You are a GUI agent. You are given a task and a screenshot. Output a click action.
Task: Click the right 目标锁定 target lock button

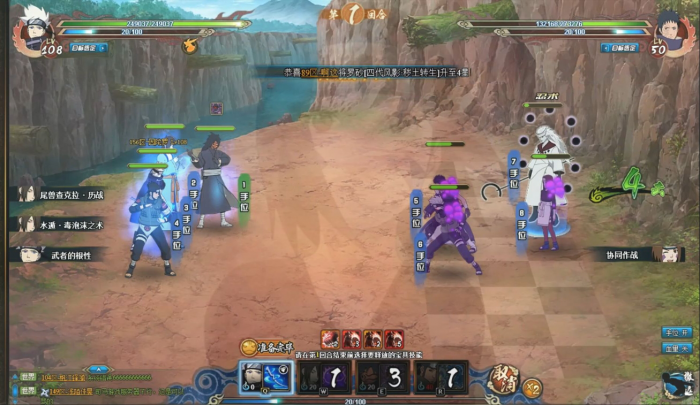(620, 47)
